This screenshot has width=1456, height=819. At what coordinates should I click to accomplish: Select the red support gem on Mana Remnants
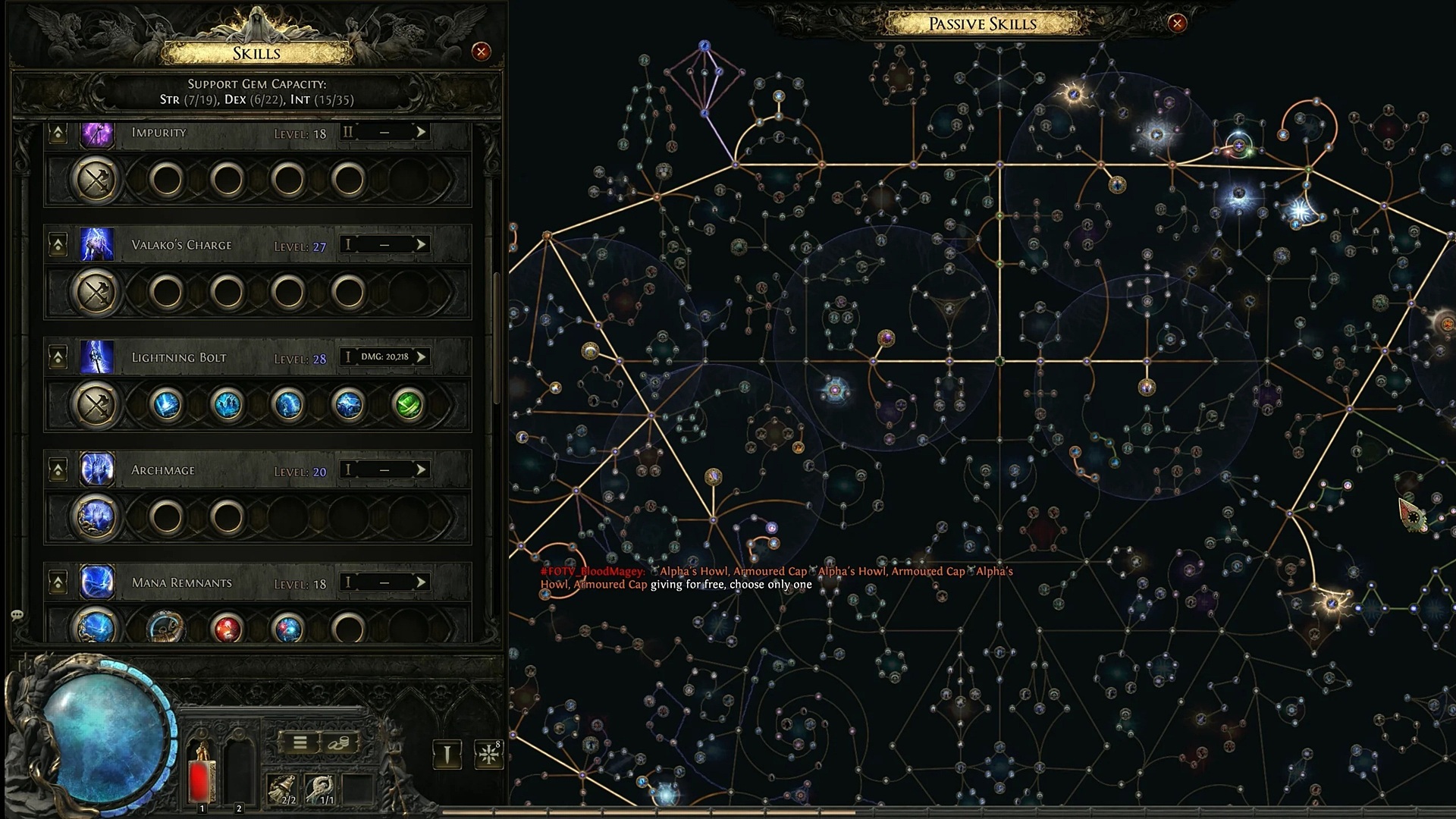(x=227, y=629)
